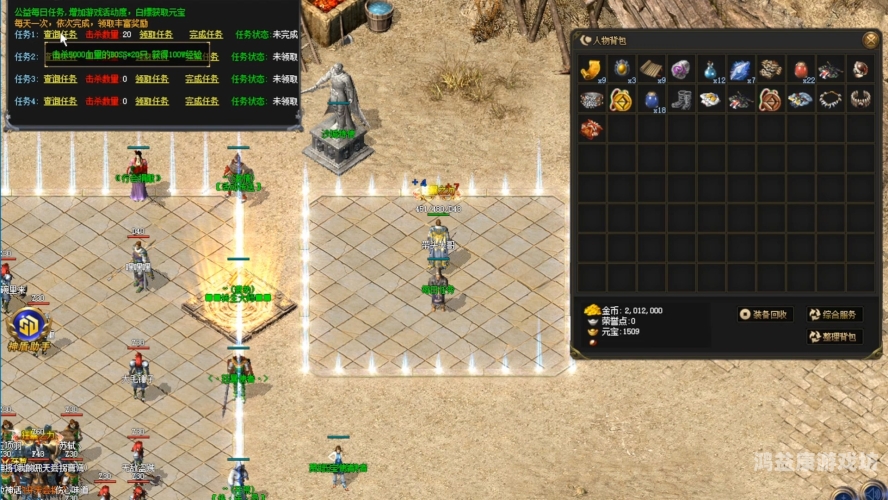The height and width of the screenshot is (500, 888).
Task: Pick the wooden planks stack of 9
Action: coord(652,69)
